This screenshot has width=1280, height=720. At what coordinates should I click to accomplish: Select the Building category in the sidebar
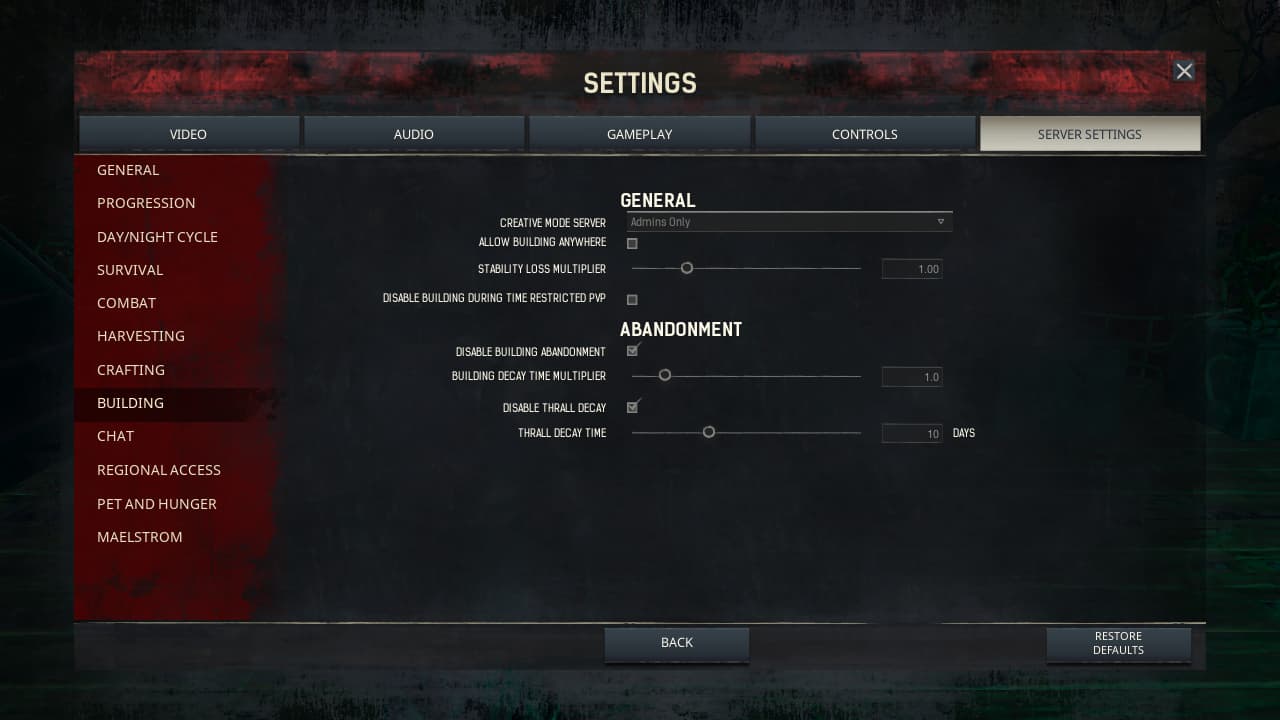tap(130, 403)
